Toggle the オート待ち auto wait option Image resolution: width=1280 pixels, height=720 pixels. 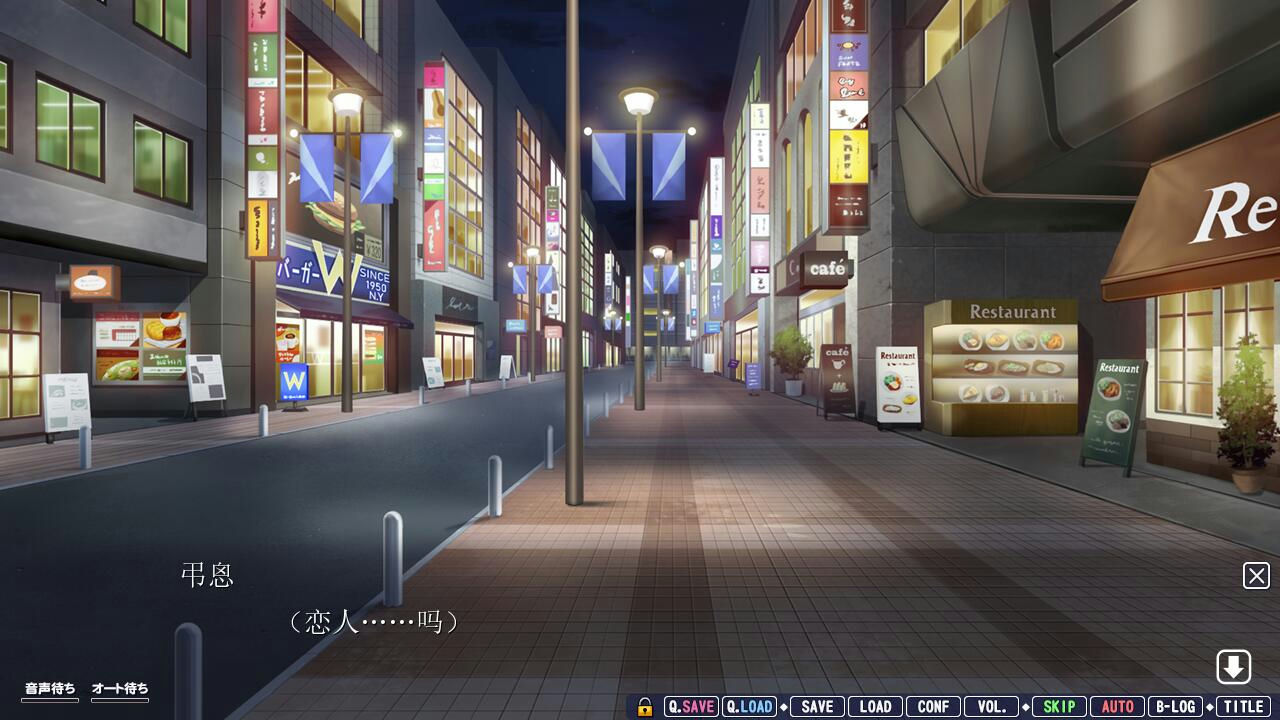coord(120,689)
